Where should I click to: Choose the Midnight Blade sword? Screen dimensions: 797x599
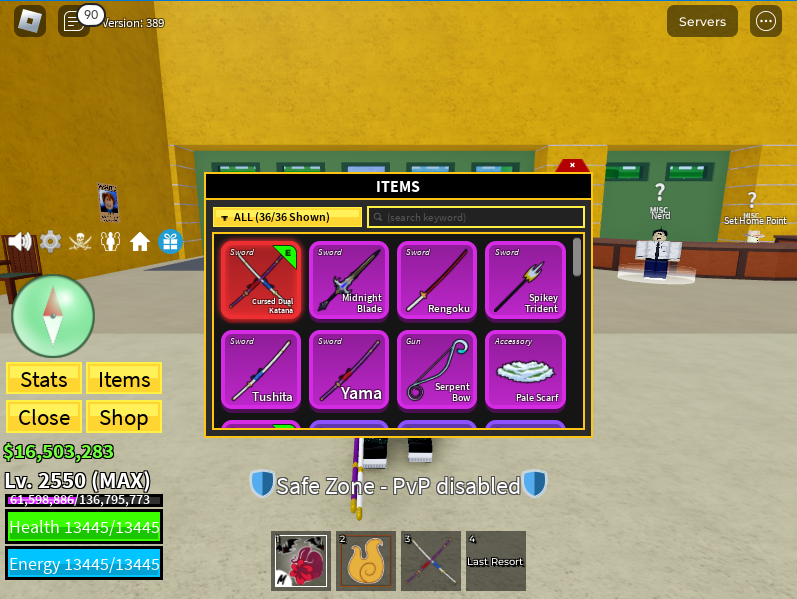[349, 281]
